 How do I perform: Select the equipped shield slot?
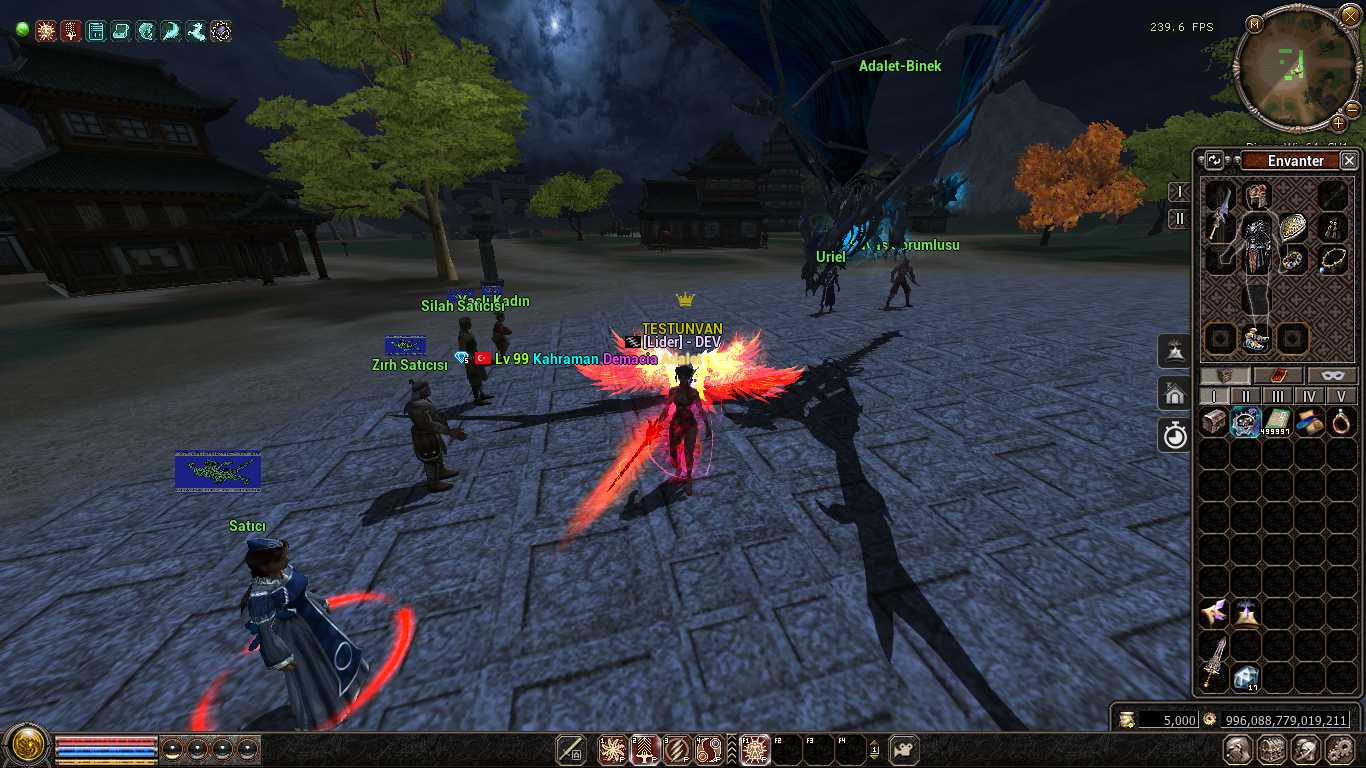pyautogui.click(x=1293, y=227)
